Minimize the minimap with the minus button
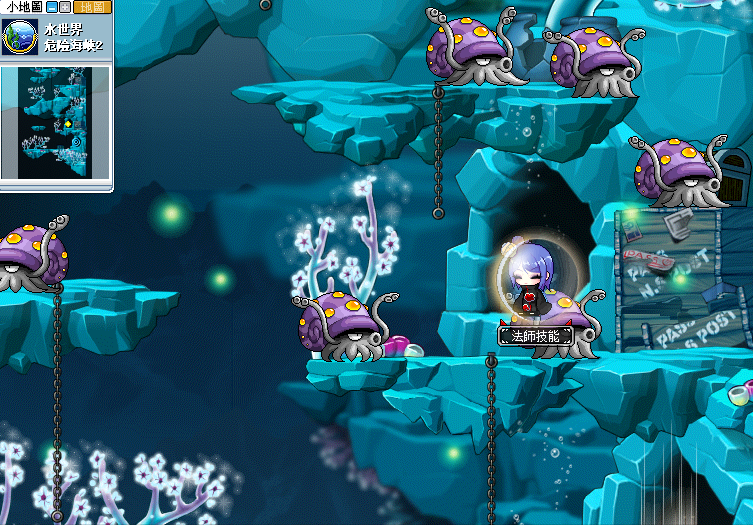This screenshot has height=525, width=753. tap(52, 7)
